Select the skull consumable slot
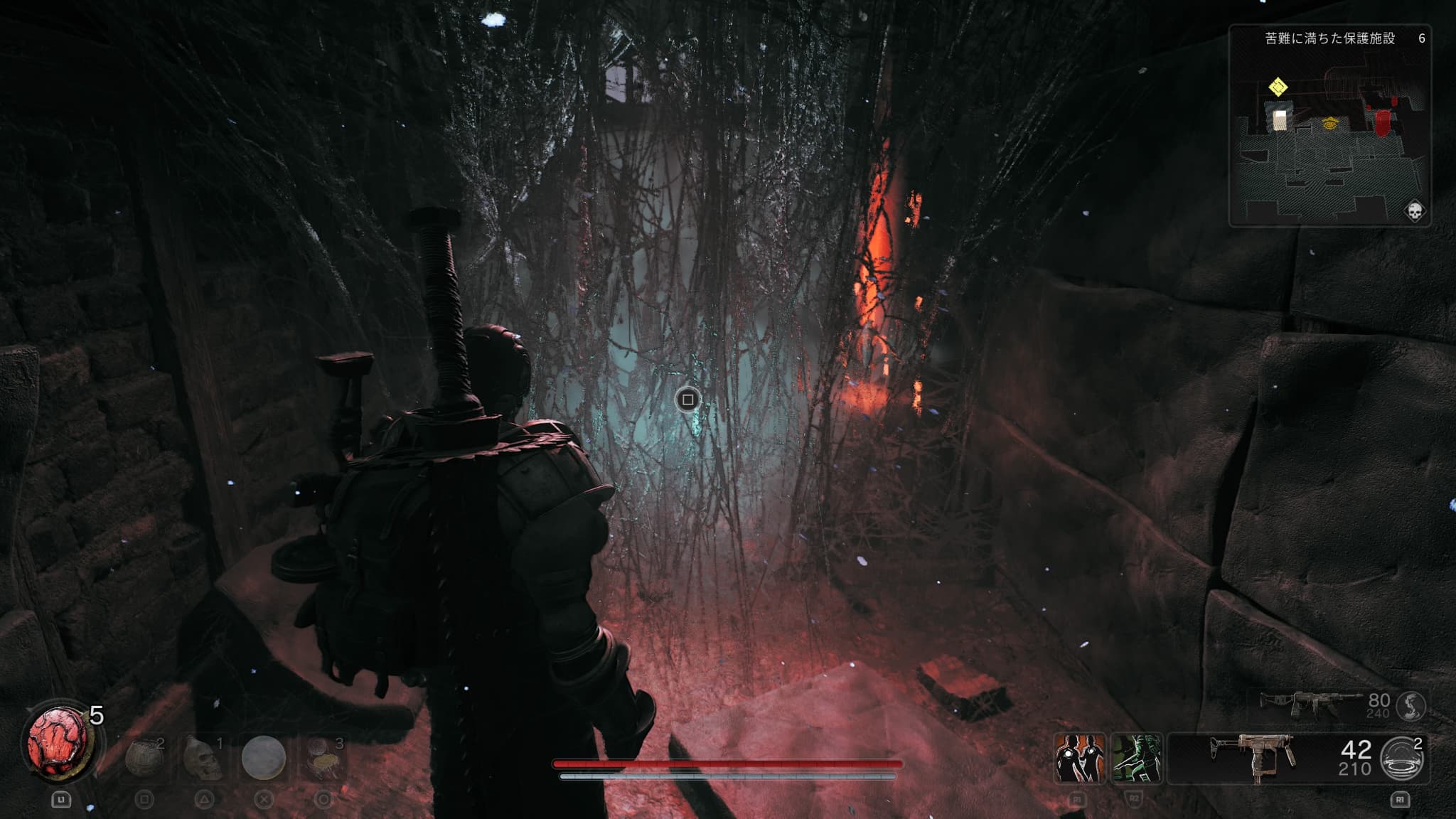1456x819 pixels. 203,758
